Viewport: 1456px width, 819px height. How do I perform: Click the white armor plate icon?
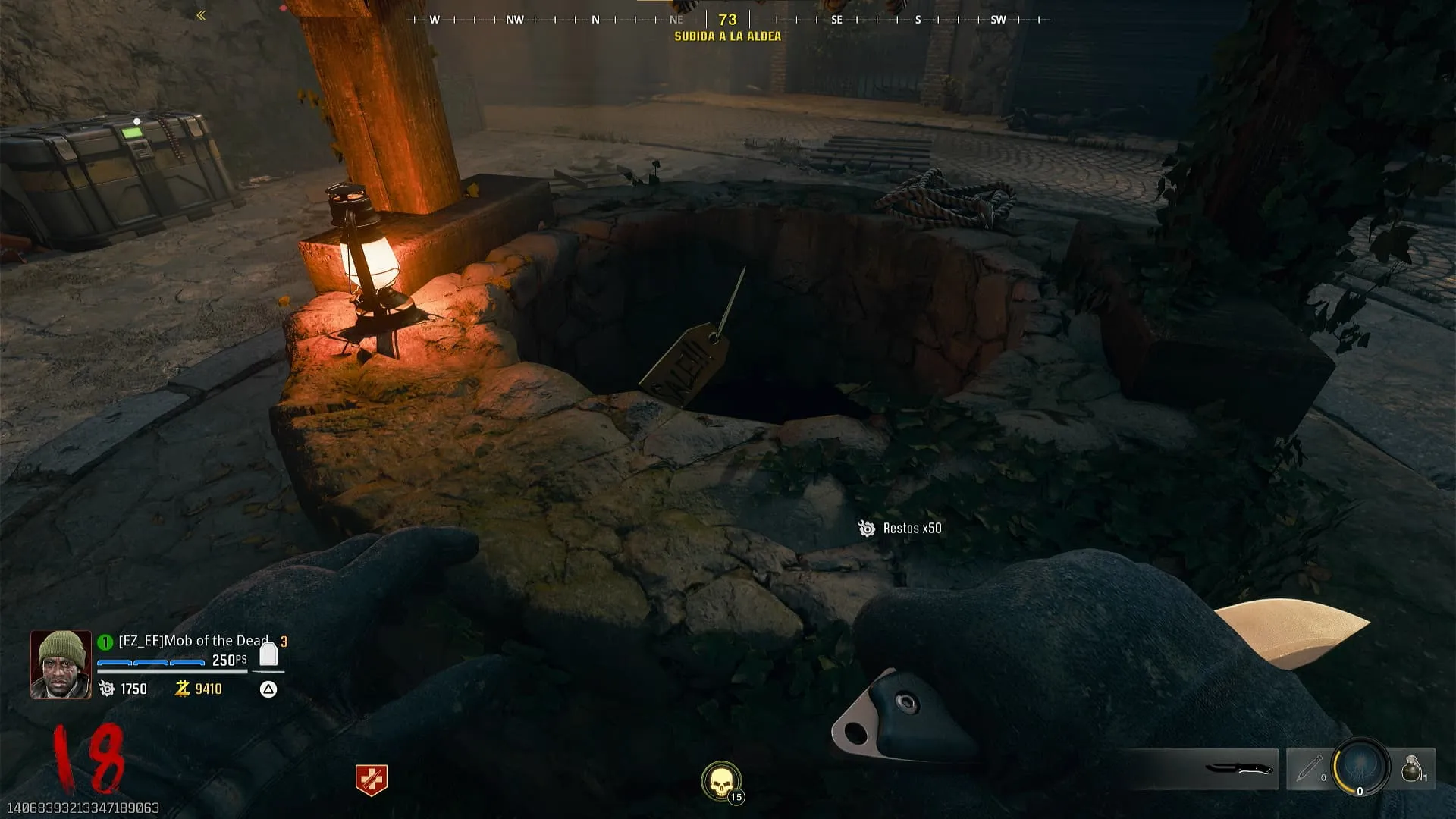click(268, 654)
